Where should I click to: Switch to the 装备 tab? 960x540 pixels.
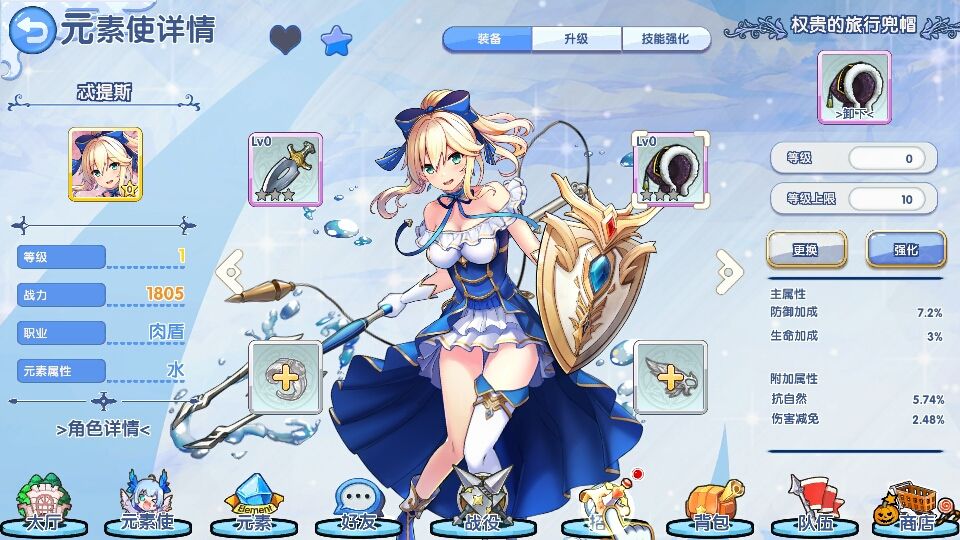pos(488,39)
